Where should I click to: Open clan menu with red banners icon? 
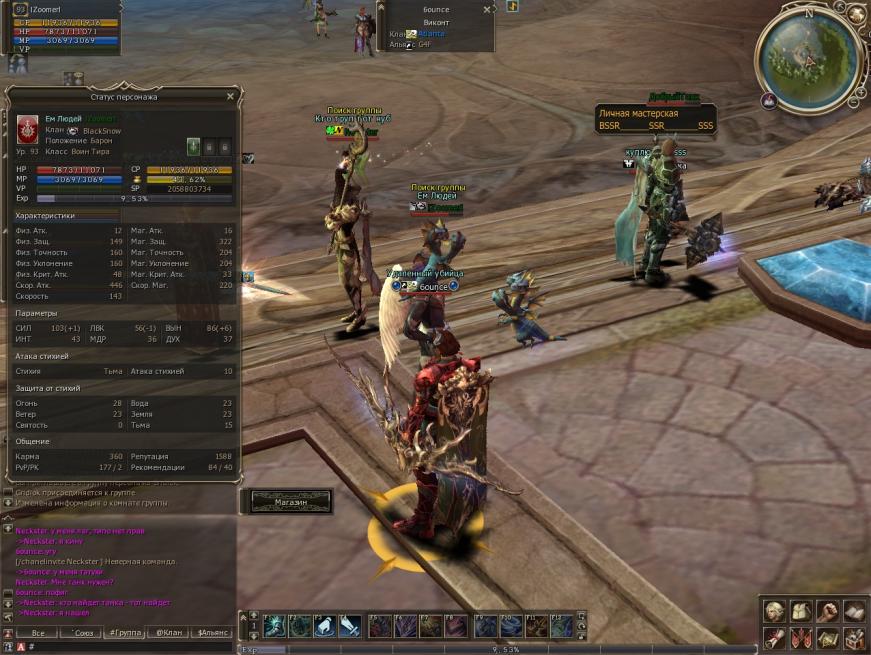[x=800, y=637]
